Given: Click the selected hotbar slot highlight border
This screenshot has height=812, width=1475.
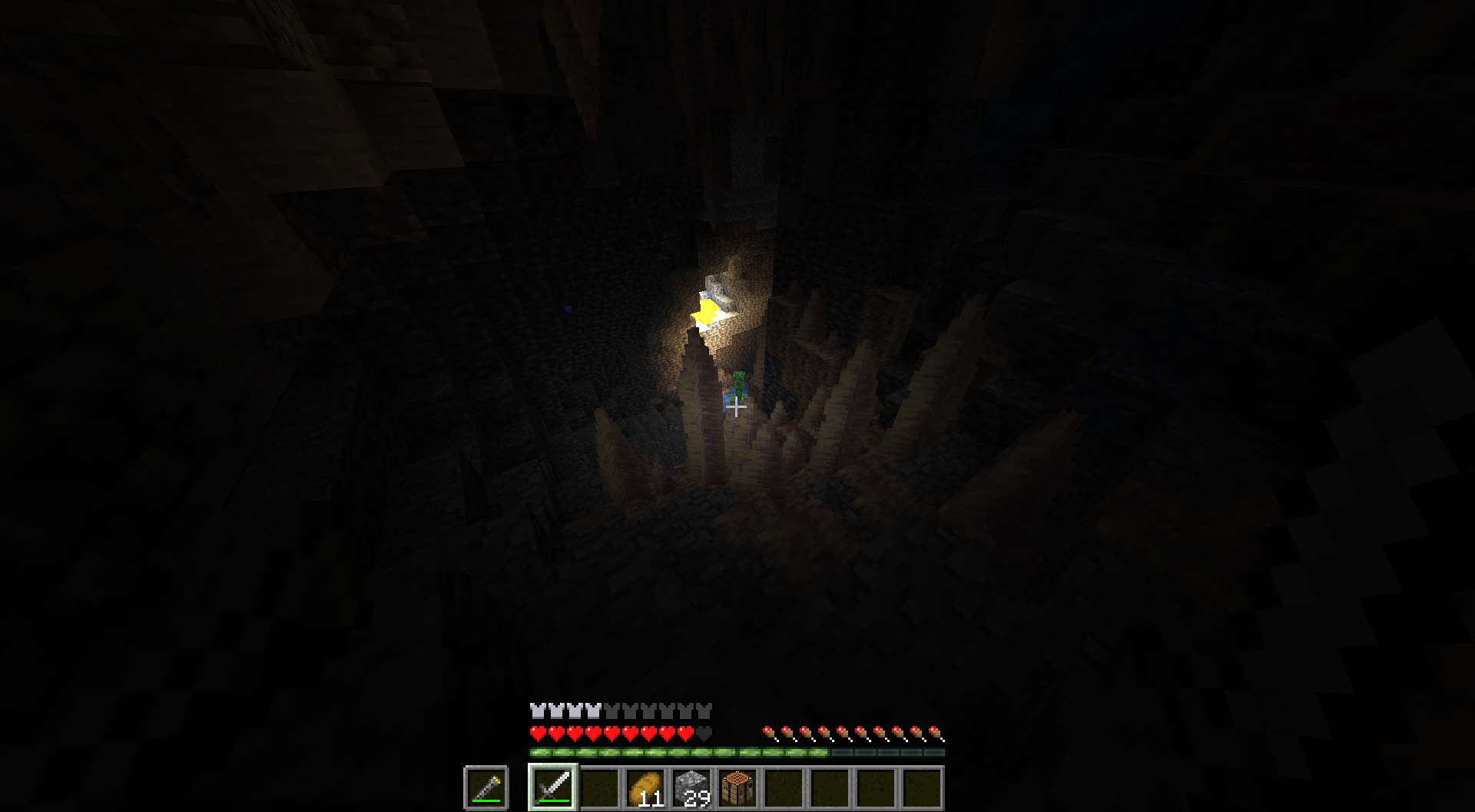Looking at the screenshot, I should click(x=553, y=766).
